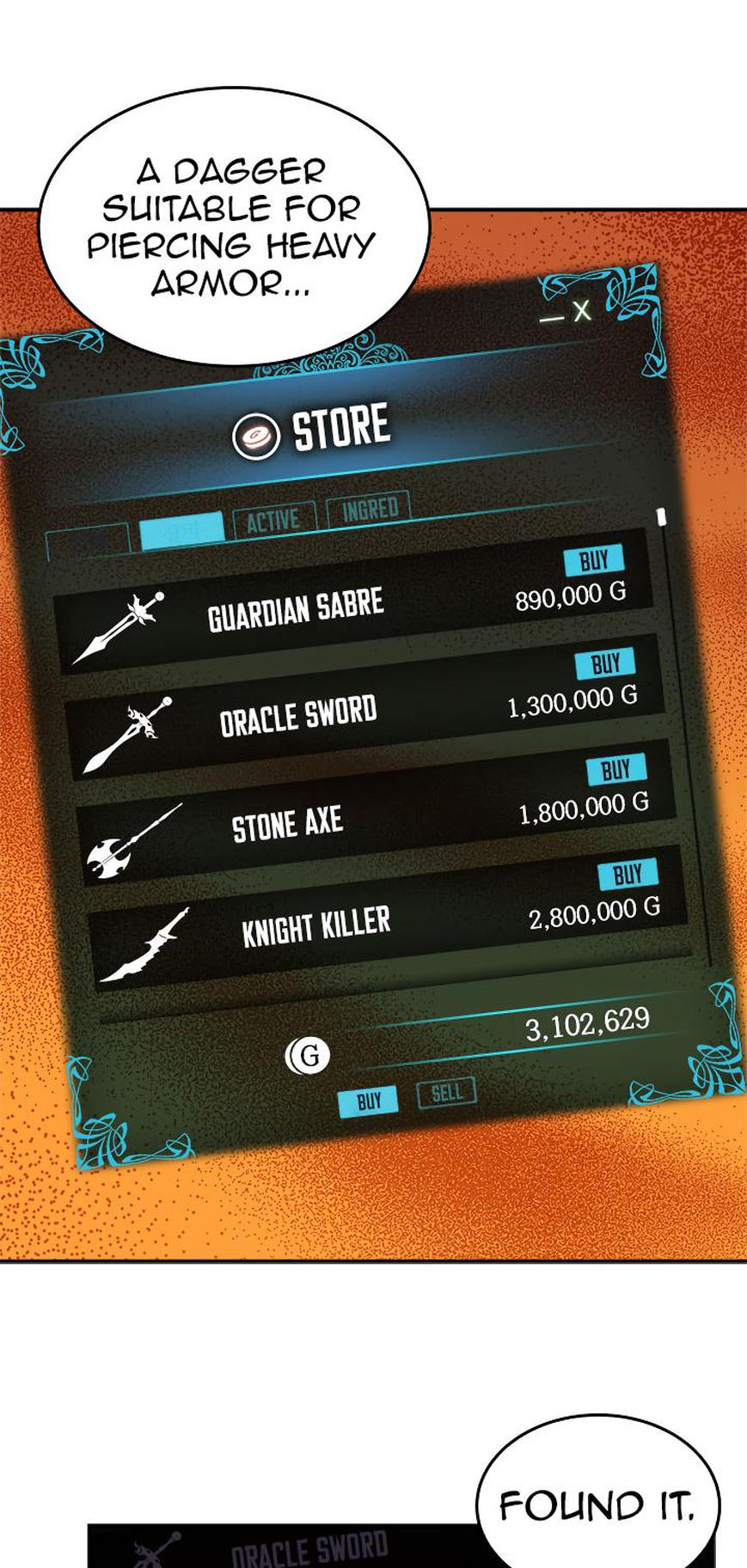Activate the bottom Buy mode button
The width and height of the screenshot is (747, 1568).
[368, 1101]
